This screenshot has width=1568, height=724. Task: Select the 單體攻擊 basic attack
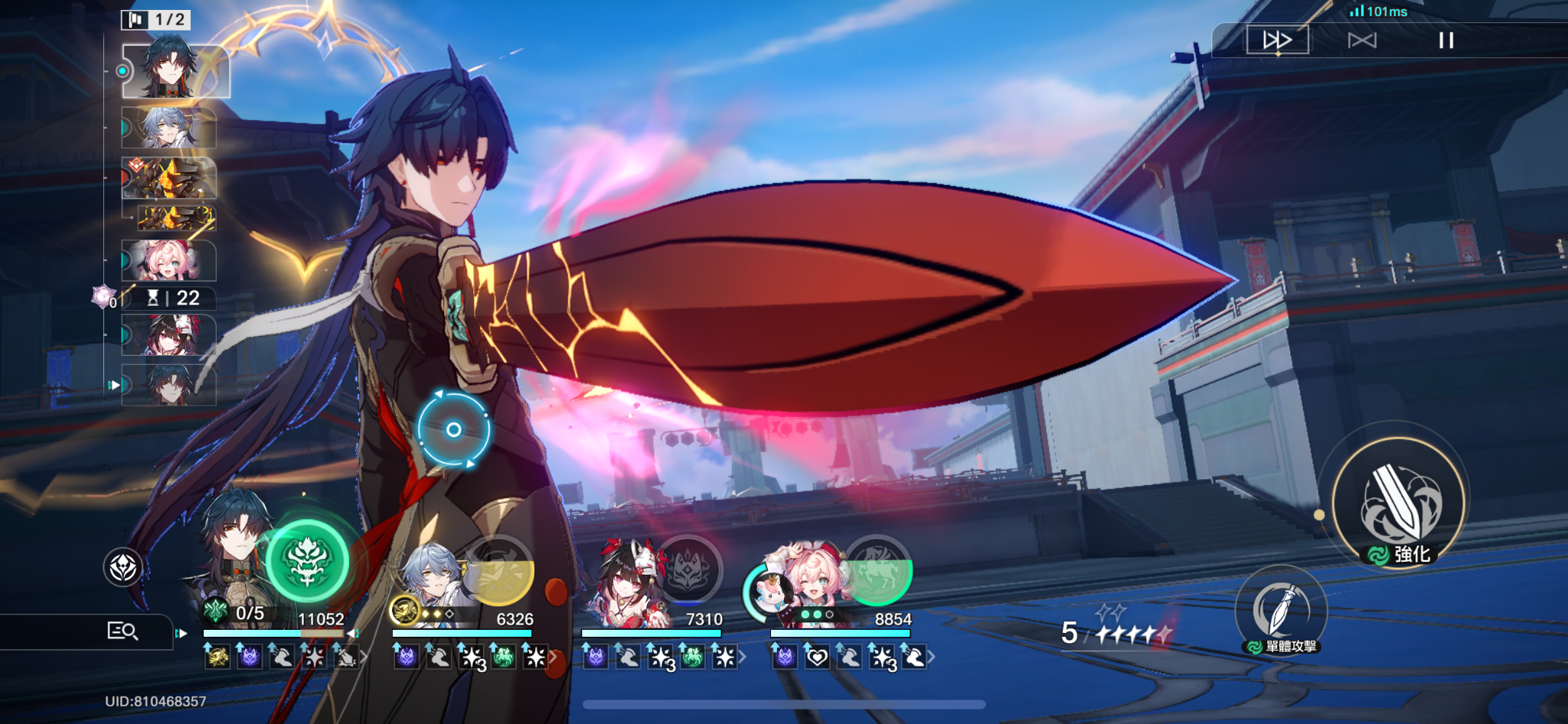[1281, 611]
